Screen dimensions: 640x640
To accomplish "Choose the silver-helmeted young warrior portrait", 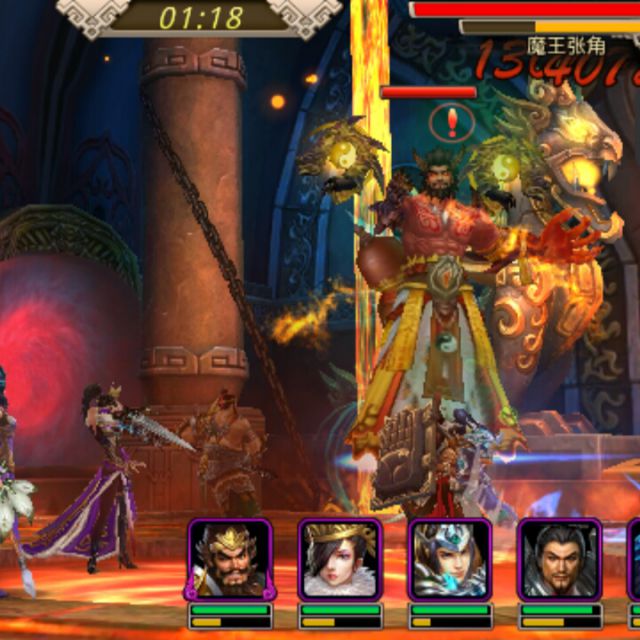I will [450, 560].
